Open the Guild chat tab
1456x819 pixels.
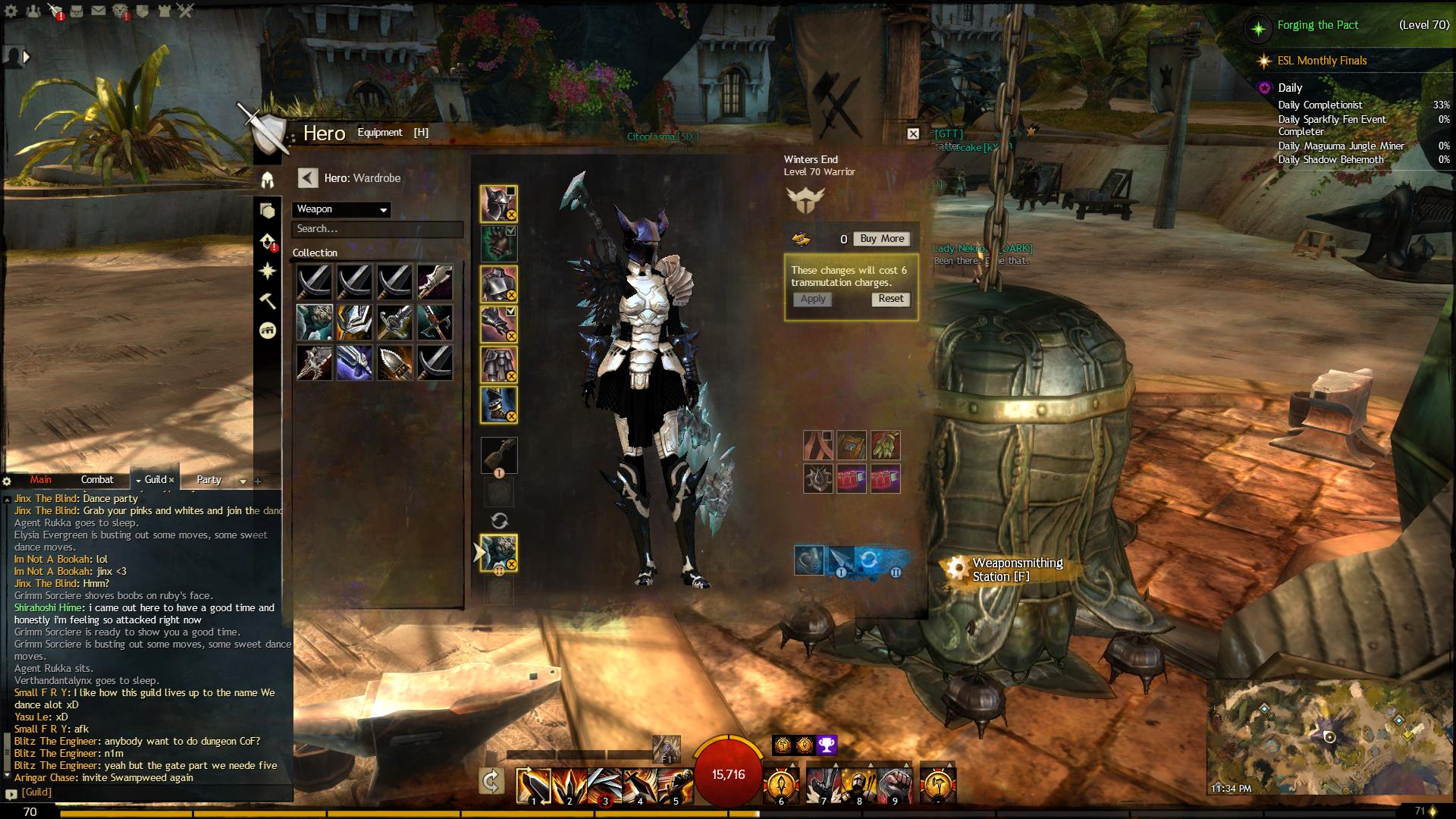[155, 480]
